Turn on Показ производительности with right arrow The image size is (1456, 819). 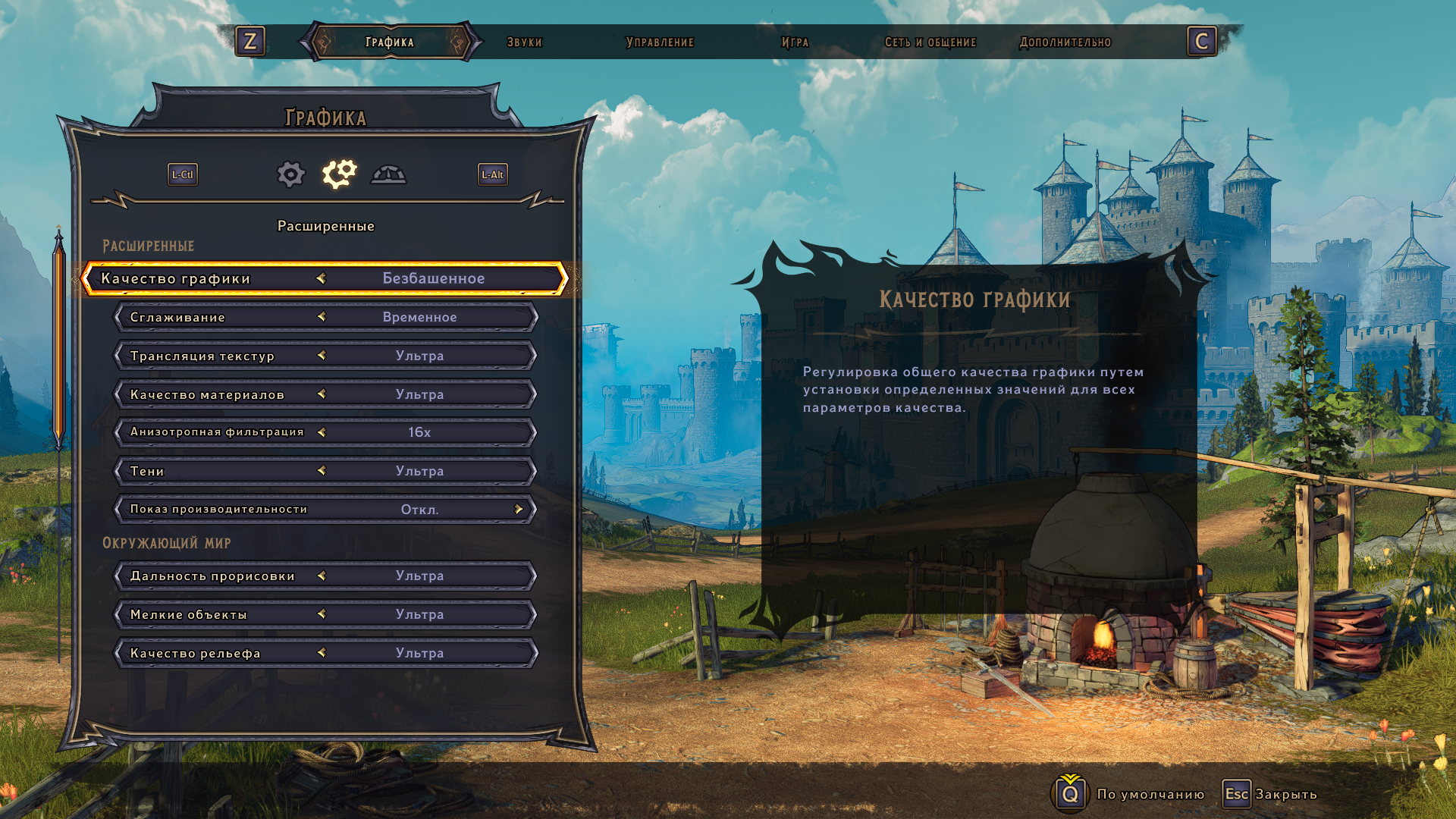click(x=519, y=509)
